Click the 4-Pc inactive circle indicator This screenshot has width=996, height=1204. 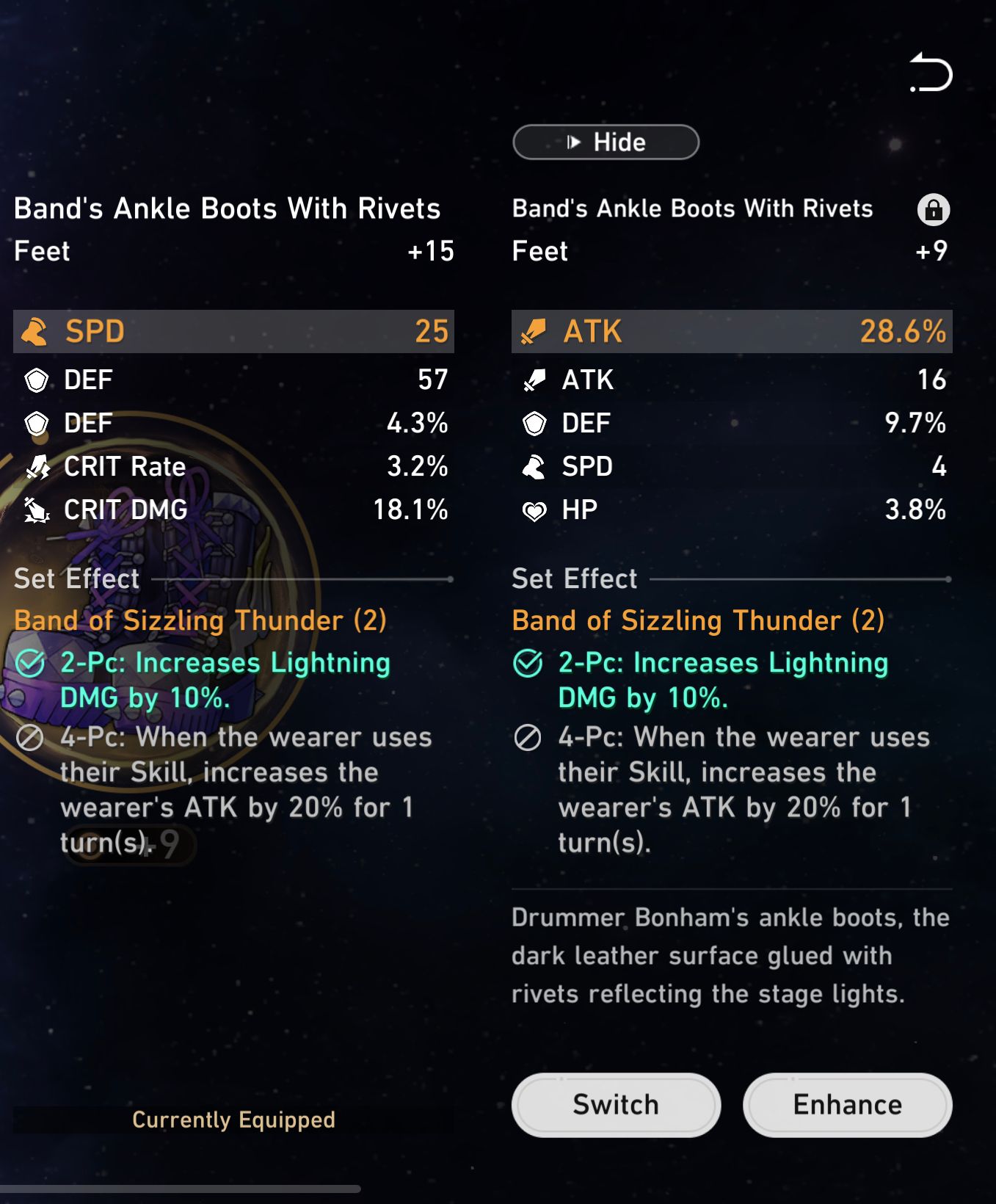[x=527, y=738]
